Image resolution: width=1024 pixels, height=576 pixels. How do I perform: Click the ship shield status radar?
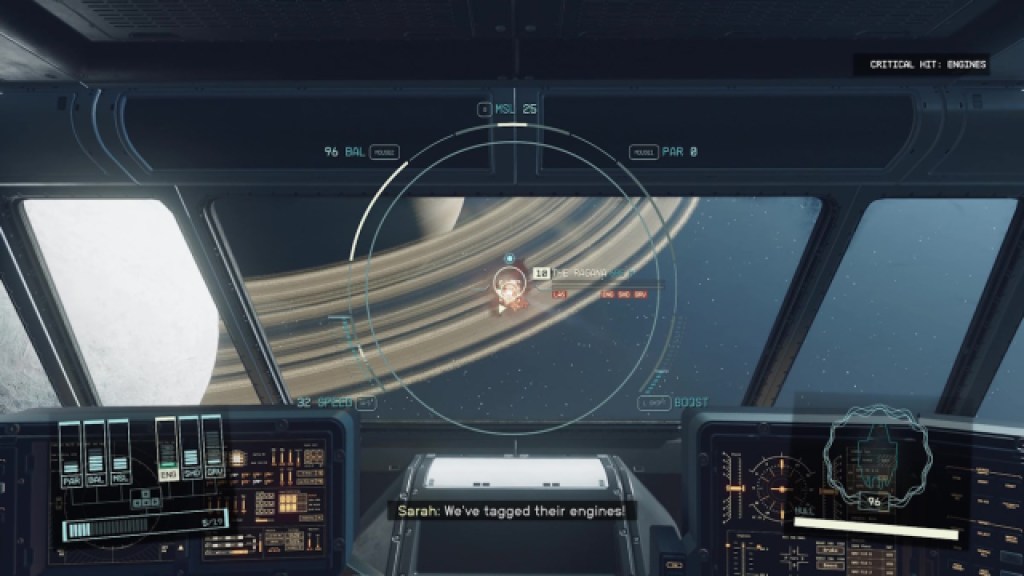pyautogui.click(x=877, y=456)
